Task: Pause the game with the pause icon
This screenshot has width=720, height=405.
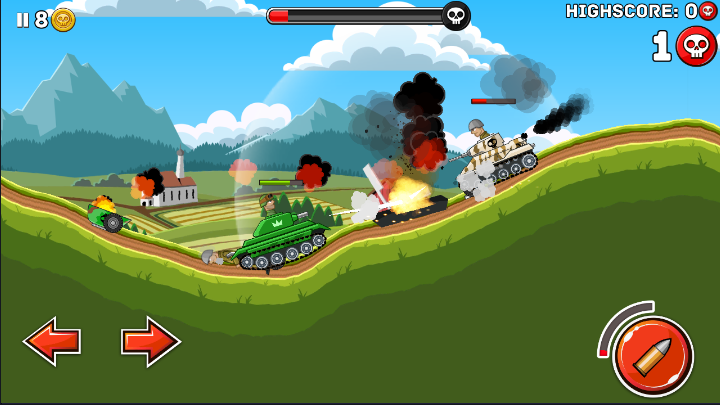Action: (x=22, y=20)
